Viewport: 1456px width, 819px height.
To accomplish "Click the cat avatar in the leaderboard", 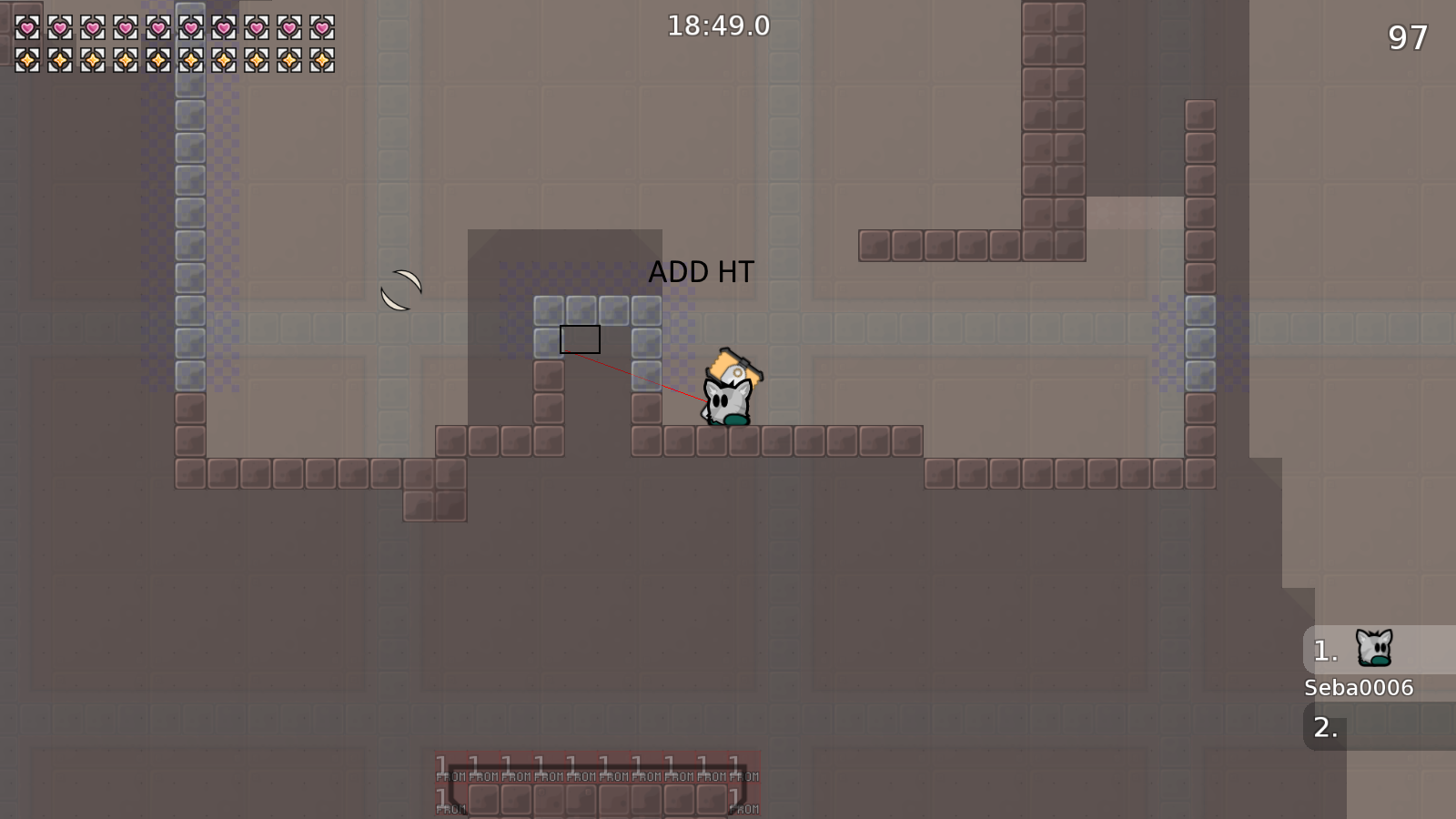I will pyautogui.click(x=1372, y=647).
